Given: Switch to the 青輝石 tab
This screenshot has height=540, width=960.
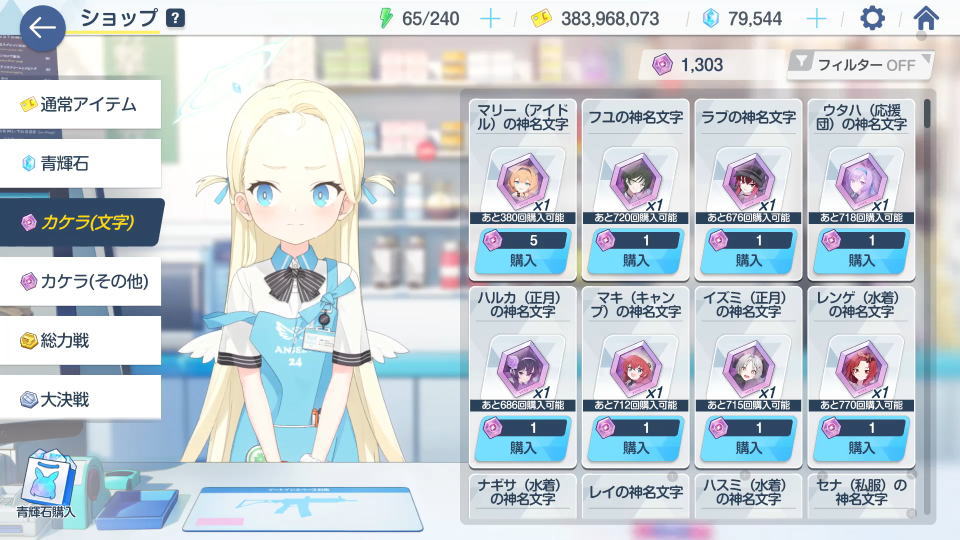Looking at the screenshot, I should click(80, 163).
